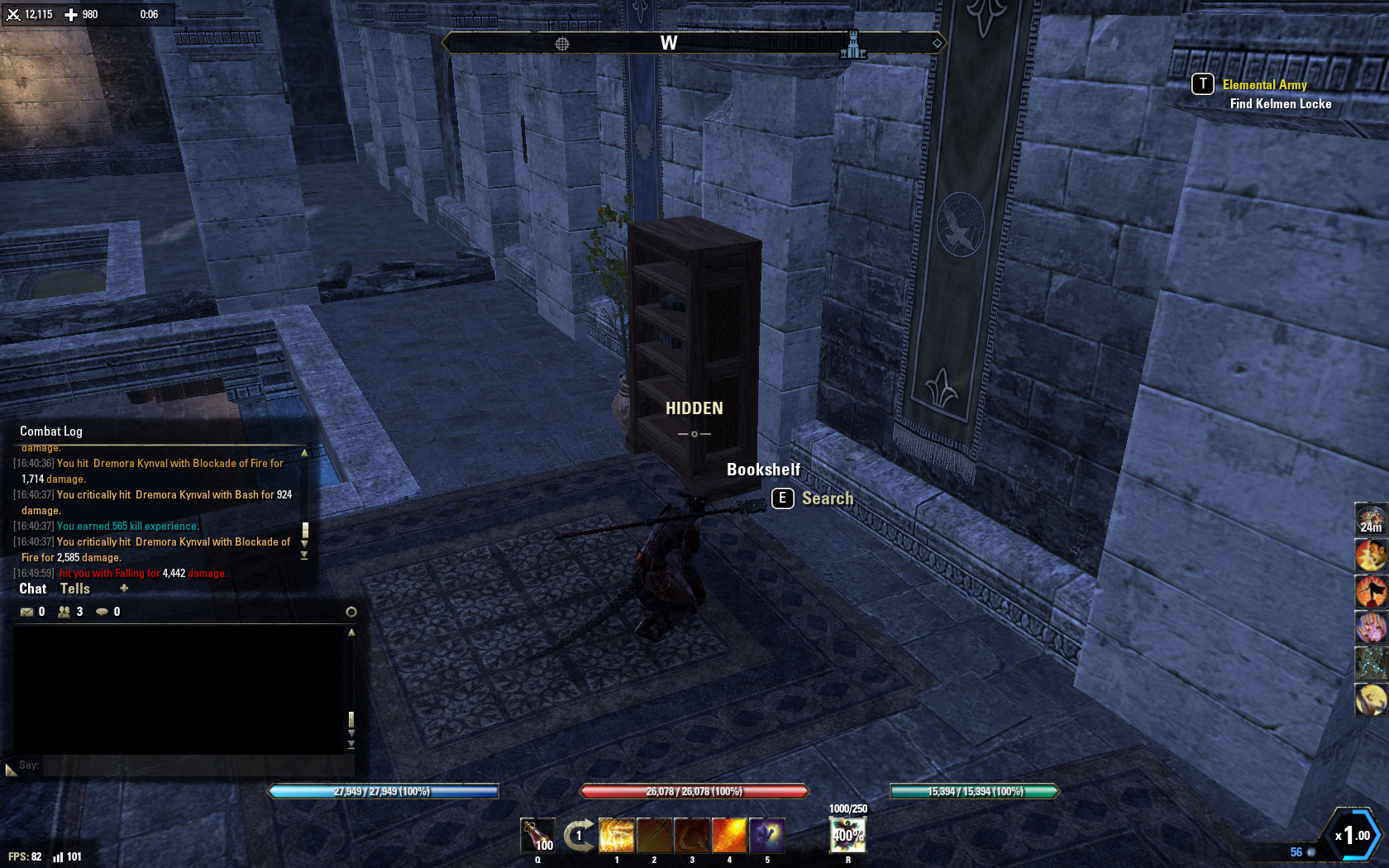Use the red potion quickslot

pyautogui.click(x=537, y=835)
